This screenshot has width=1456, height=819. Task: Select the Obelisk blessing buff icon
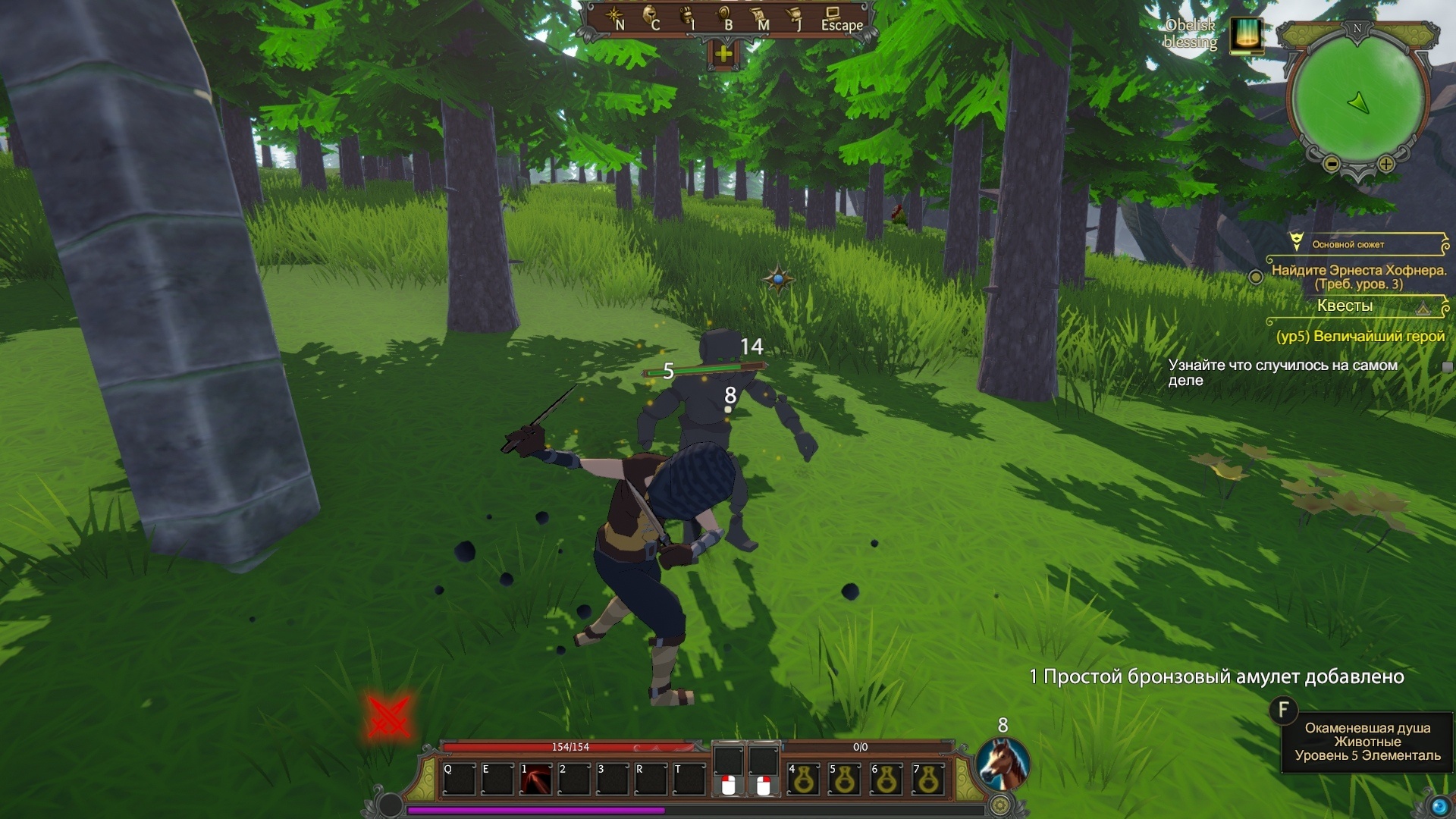tap(1245, 35)
